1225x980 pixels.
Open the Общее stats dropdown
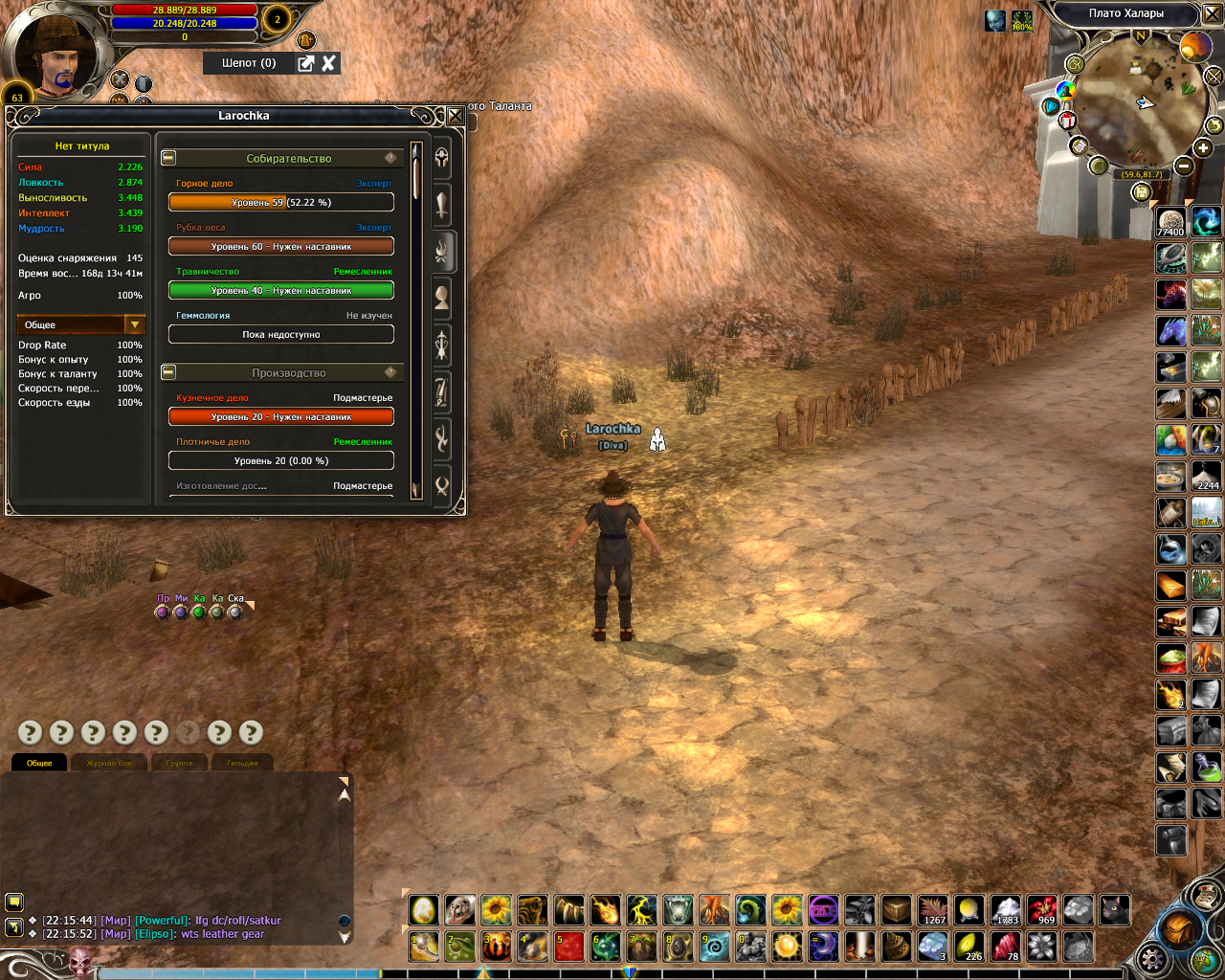pyautogui.click(x=134, y=325)
